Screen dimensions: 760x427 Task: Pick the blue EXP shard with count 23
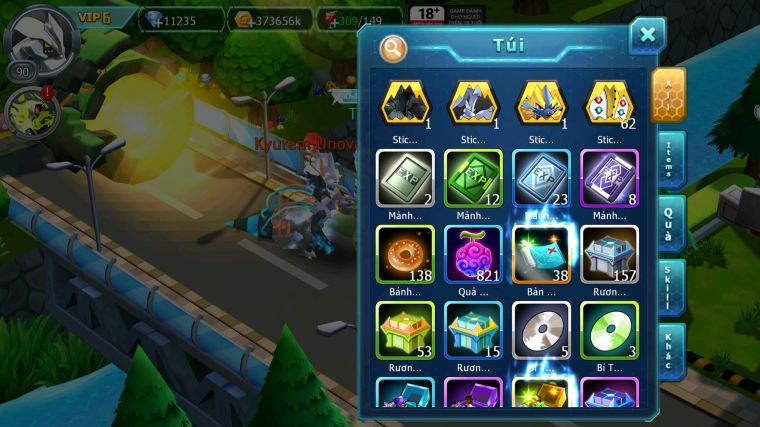541,177
